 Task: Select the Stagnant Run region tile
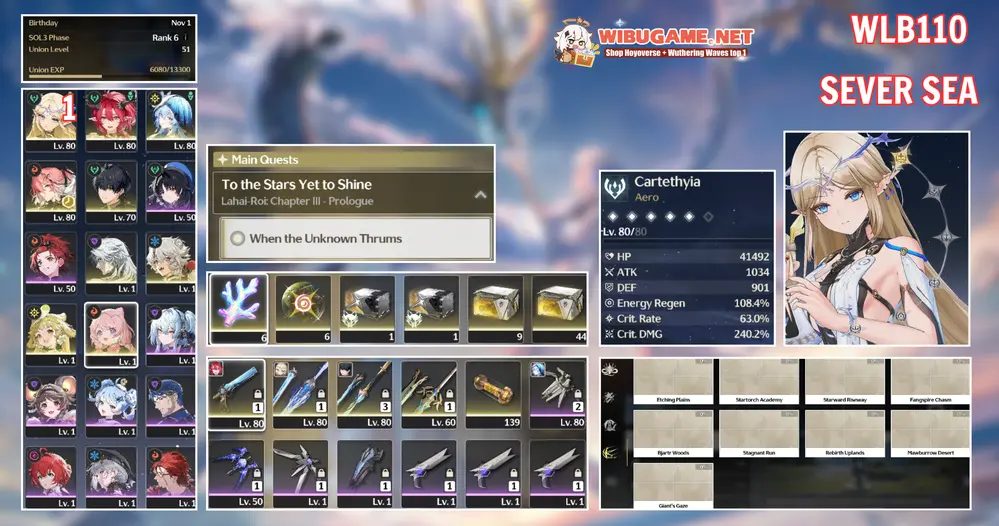click(759, 432)
